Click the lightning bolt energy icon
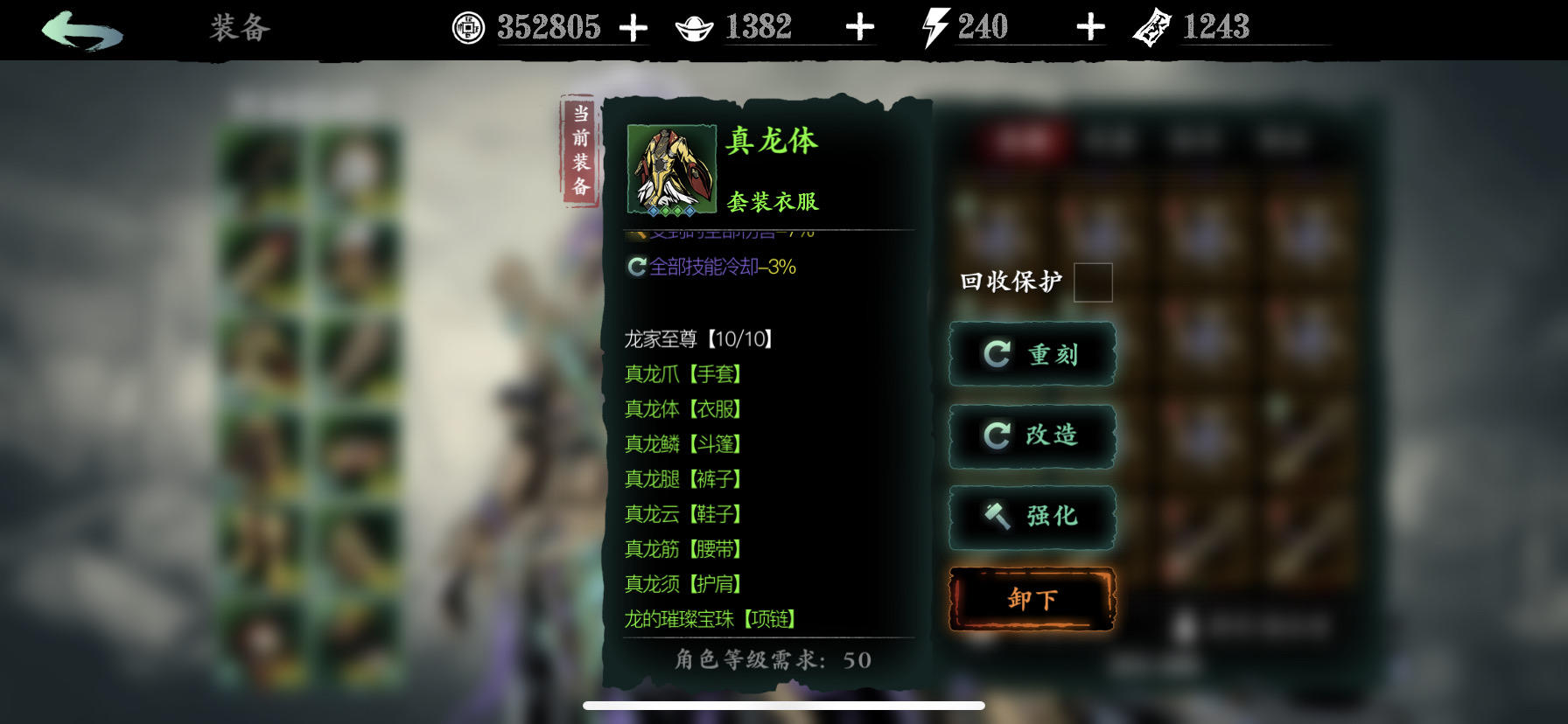Viewport: 1568px width, 724px height. [x=935, y=27]
